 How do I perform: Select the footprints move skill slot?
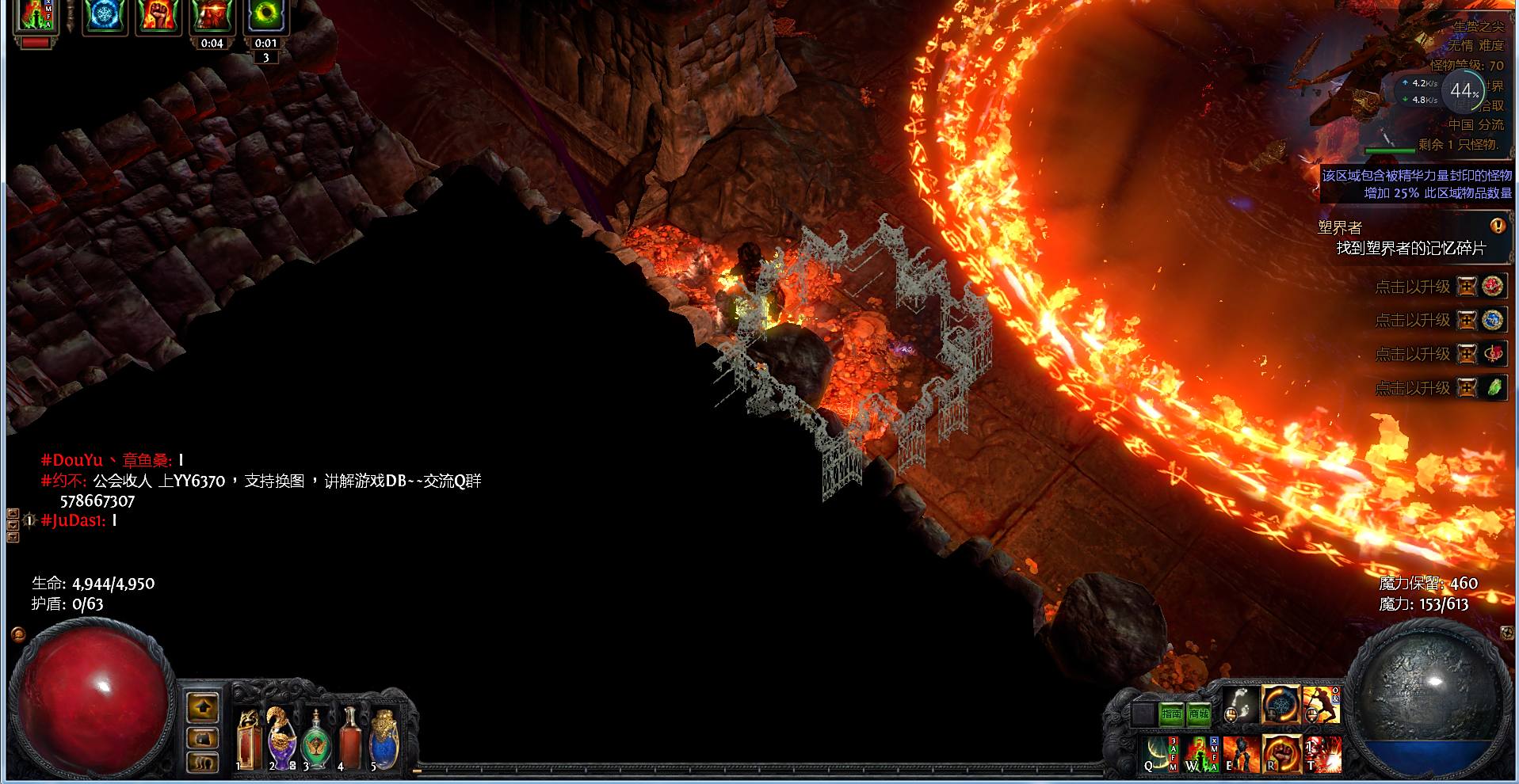tap(1240, 705)
